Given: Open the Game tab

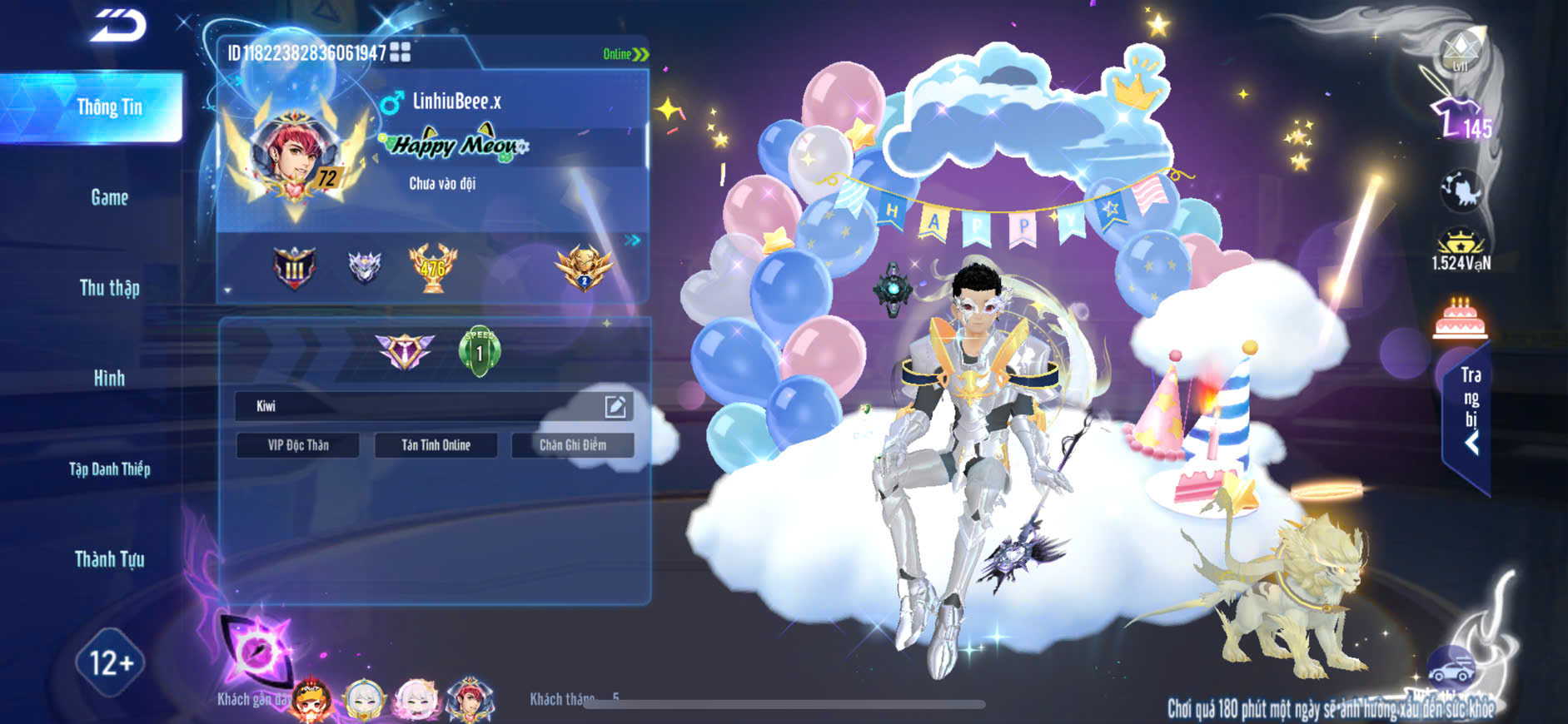Looking at the screenshot, I should click(109, 197).
